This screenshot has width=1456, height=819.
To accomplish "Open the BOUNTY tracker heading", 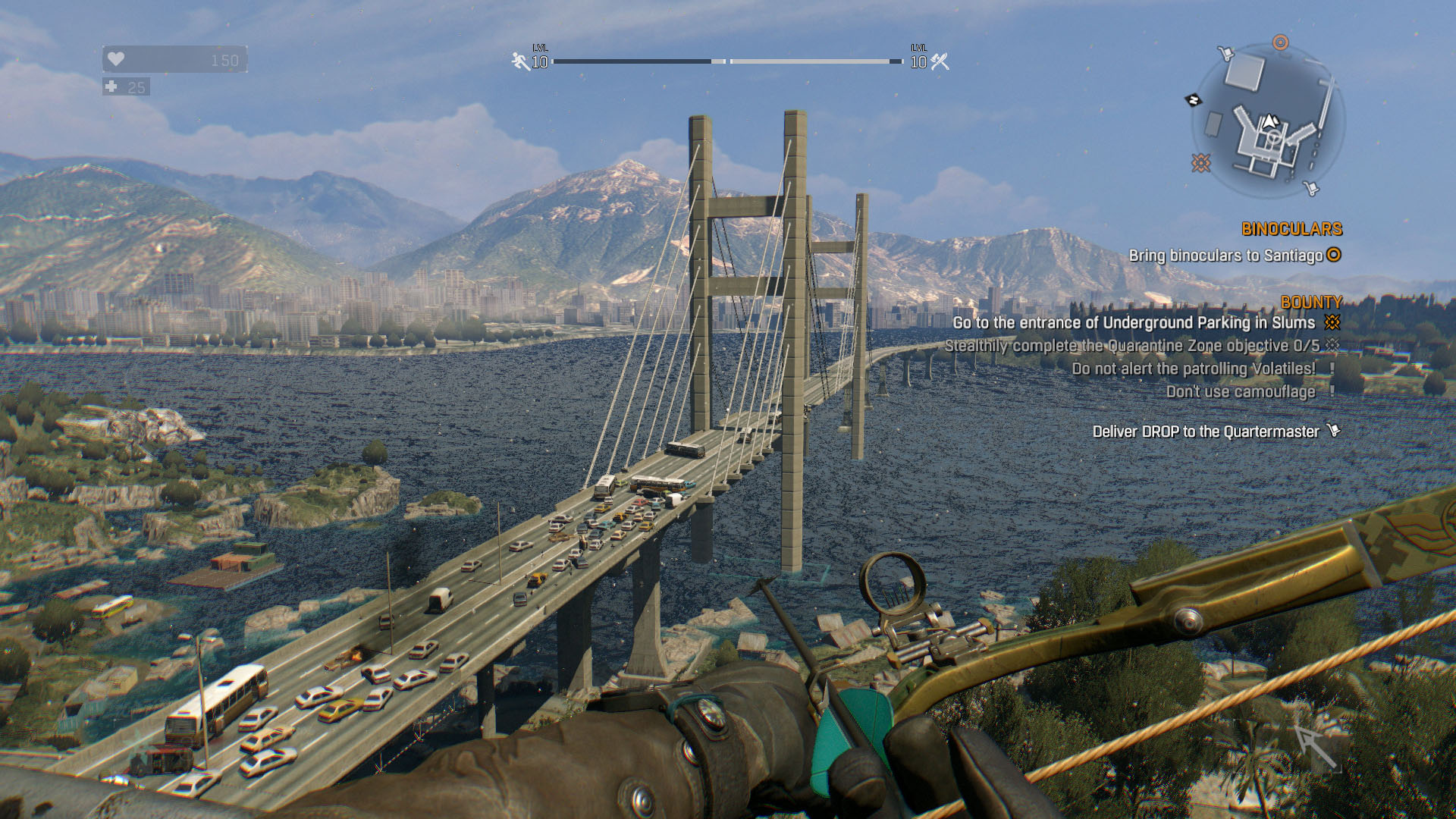I will (1311, 302).
